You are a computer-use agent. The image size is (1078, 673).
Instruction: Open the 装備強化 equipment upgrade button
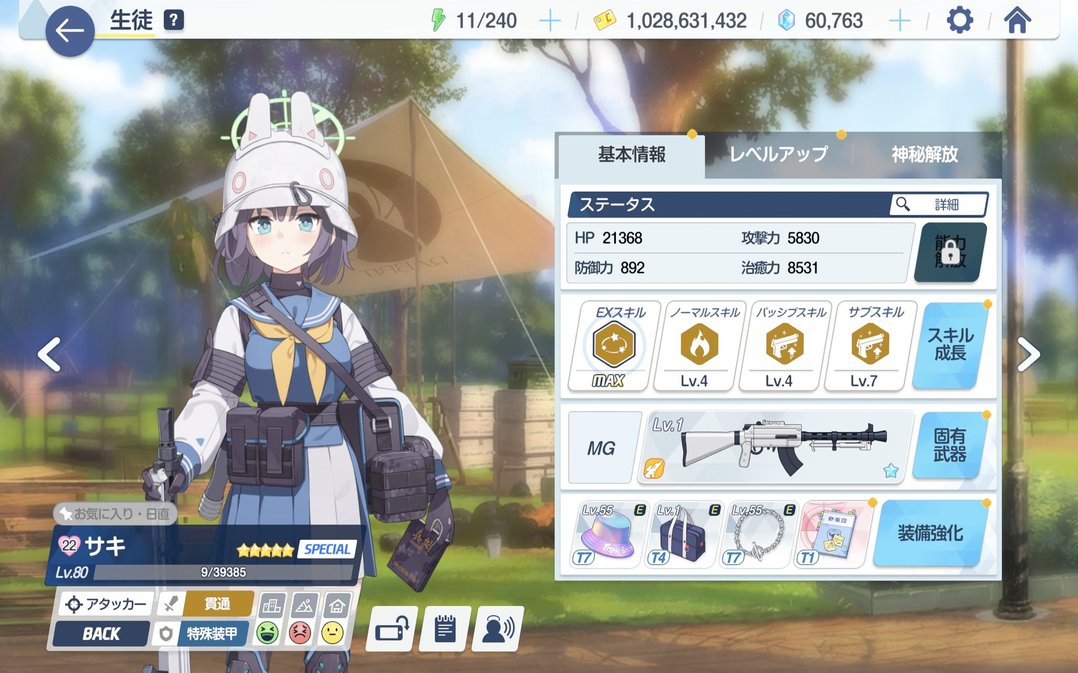pos(930,533)
